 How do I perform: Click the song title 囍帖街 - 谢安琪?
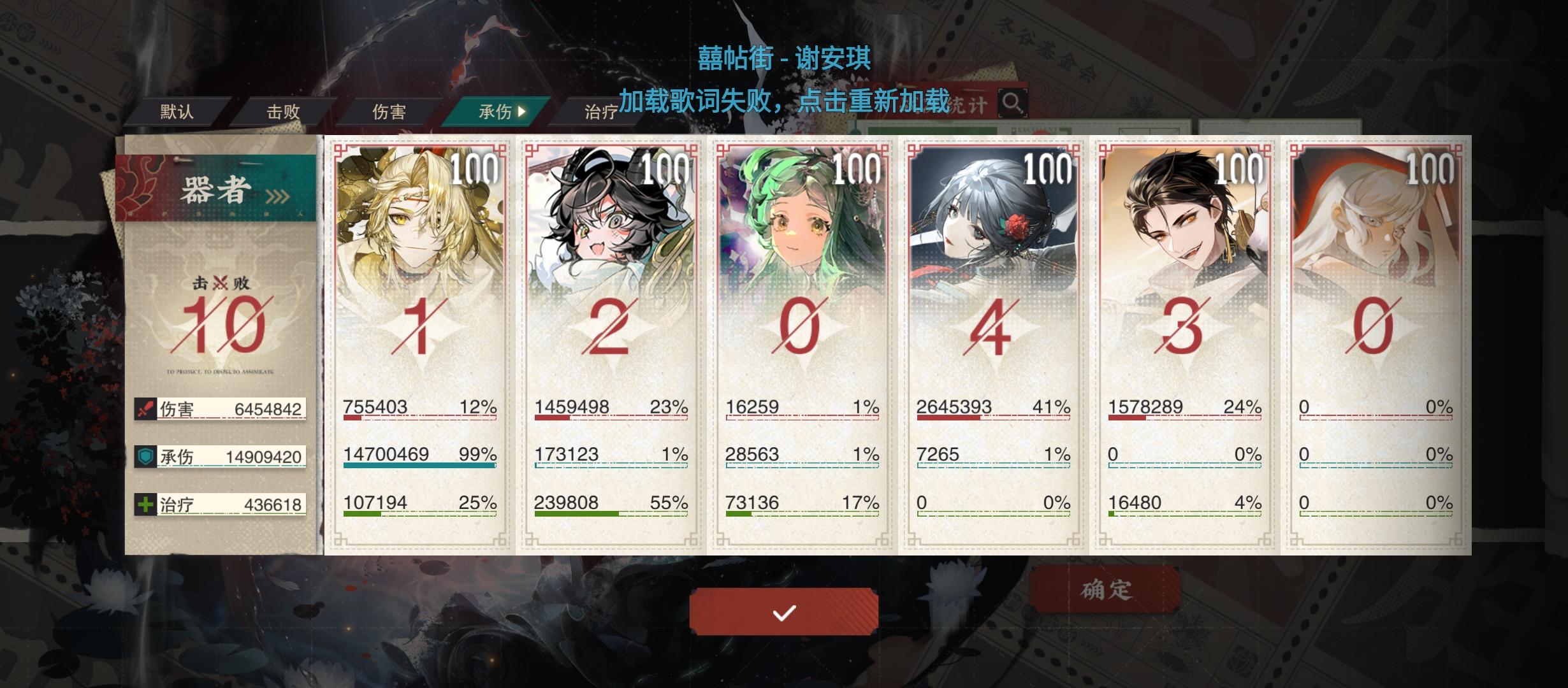[784, 57]
